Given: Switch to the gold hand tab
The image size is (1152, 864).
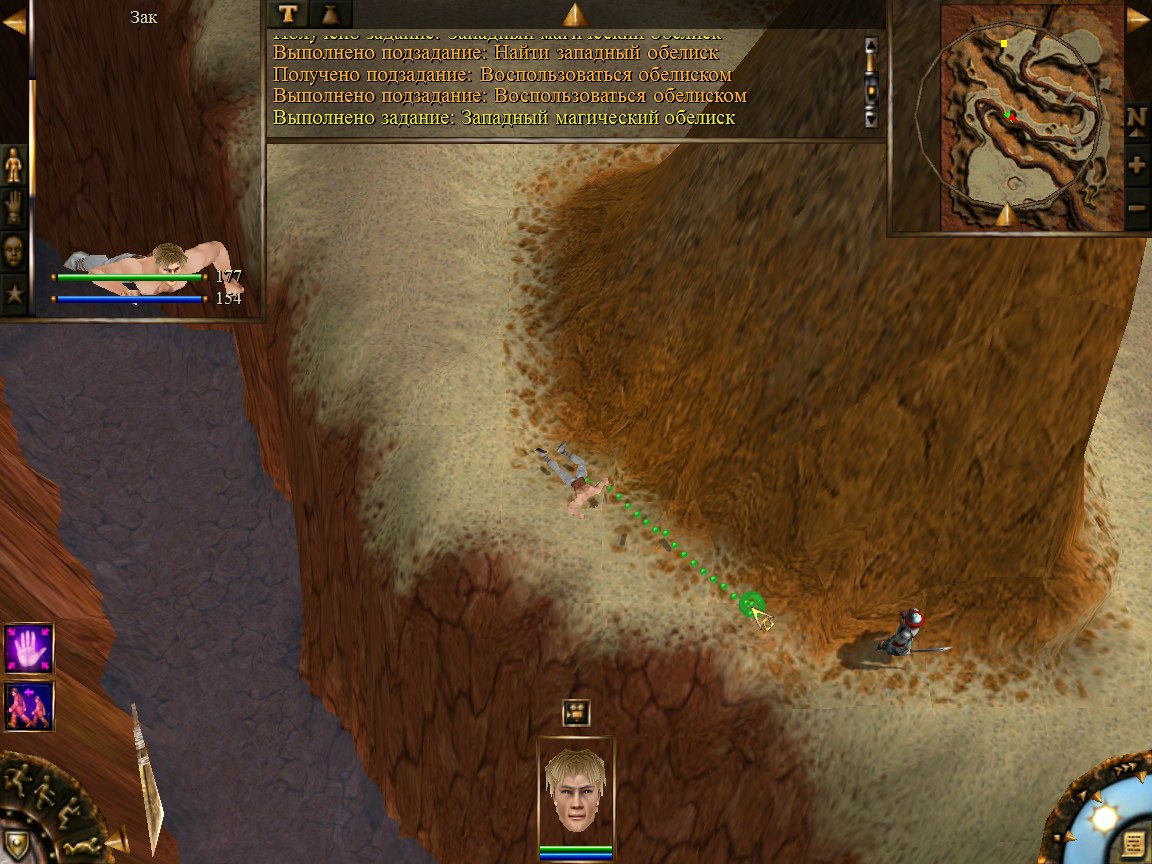Looking at the screenshot, I should (x=14, y=208).
